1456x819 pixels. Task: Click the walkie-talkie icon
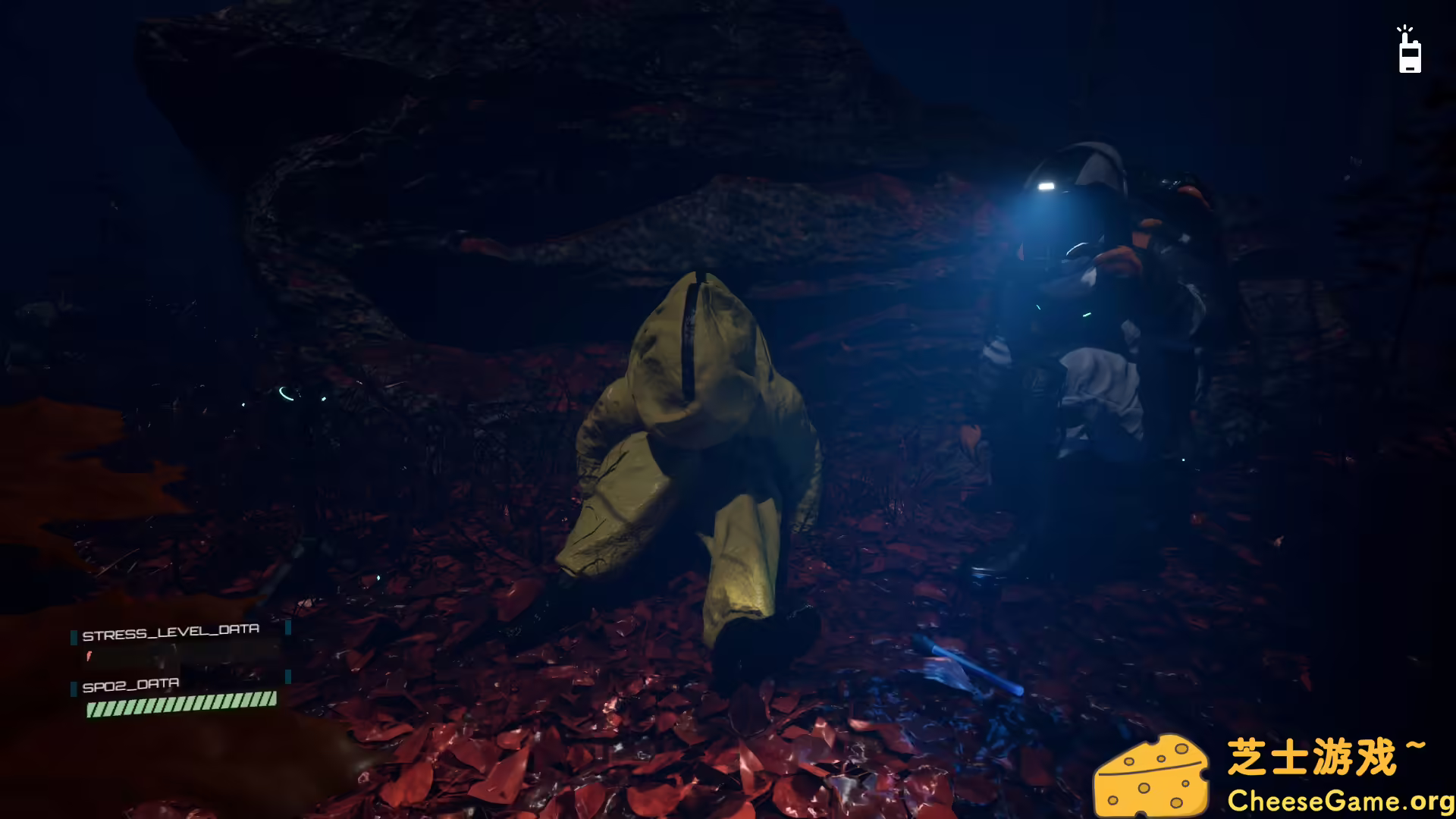pos(1410,57)
